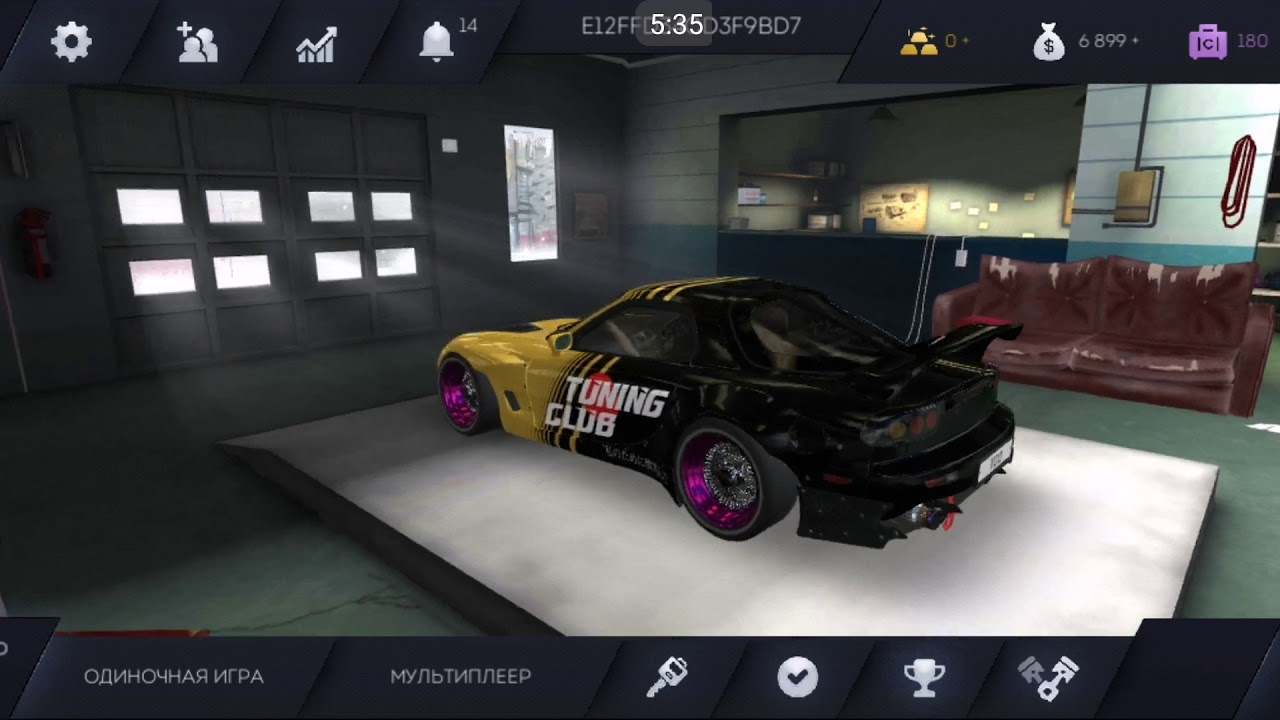Open daily tasks via the checkmark icon
This screenshot has width=1280, height=720.
coord(796,676)
